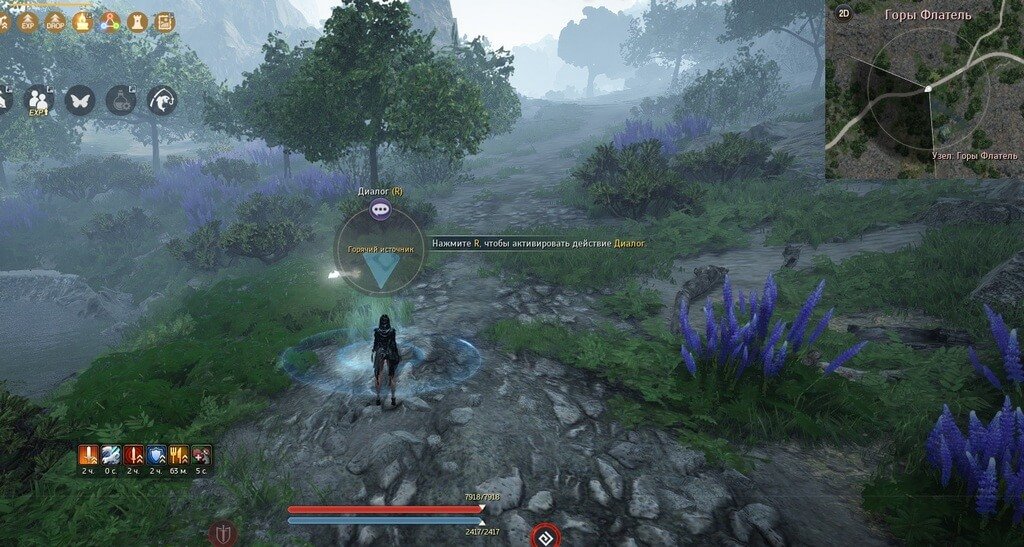
Task: Open the party EXP icon
Action: [38, 100]
